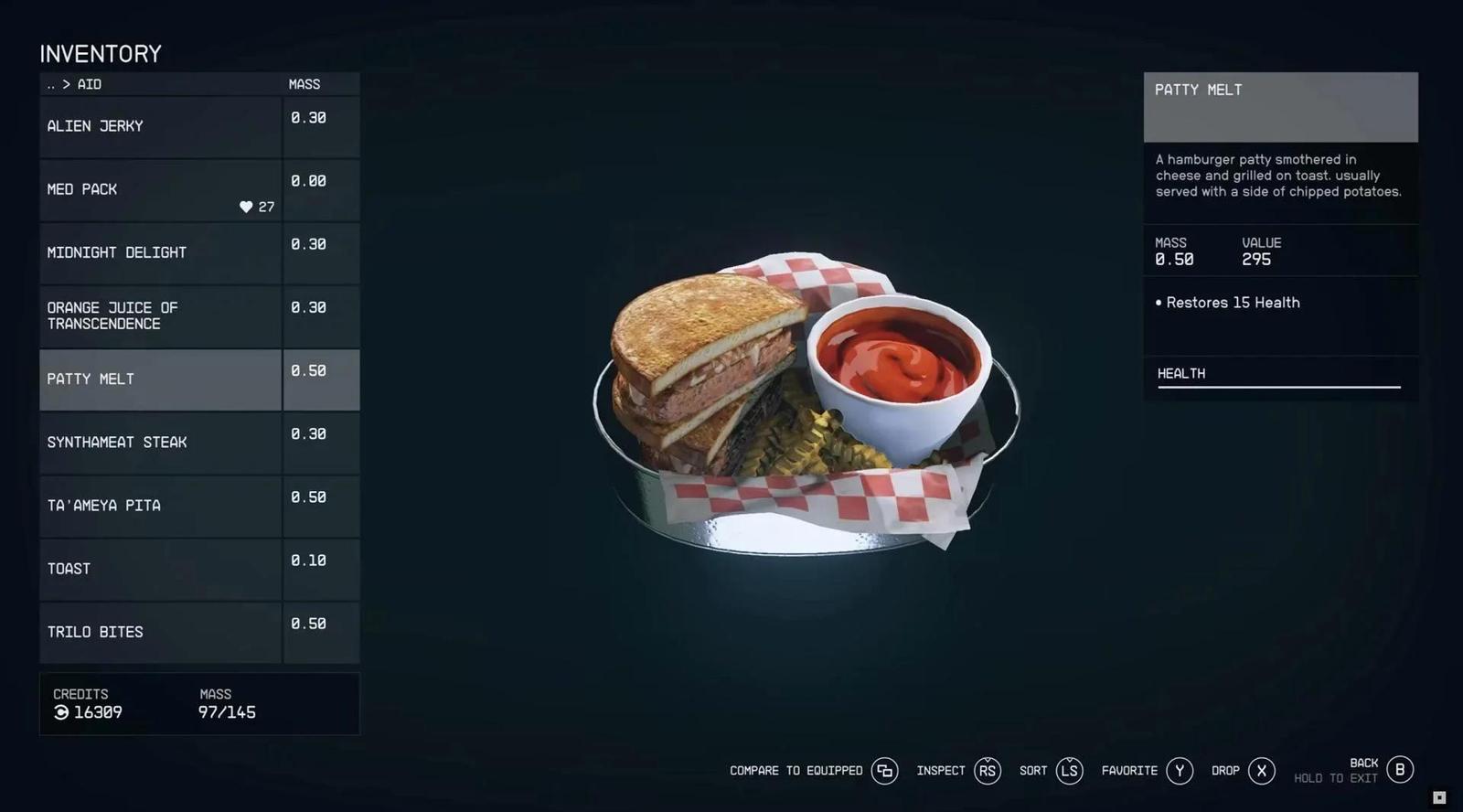The width and height of the screenshot is (1463, 812).
Task: Click the Inspect RS button icon
Action: pos(987,771)
